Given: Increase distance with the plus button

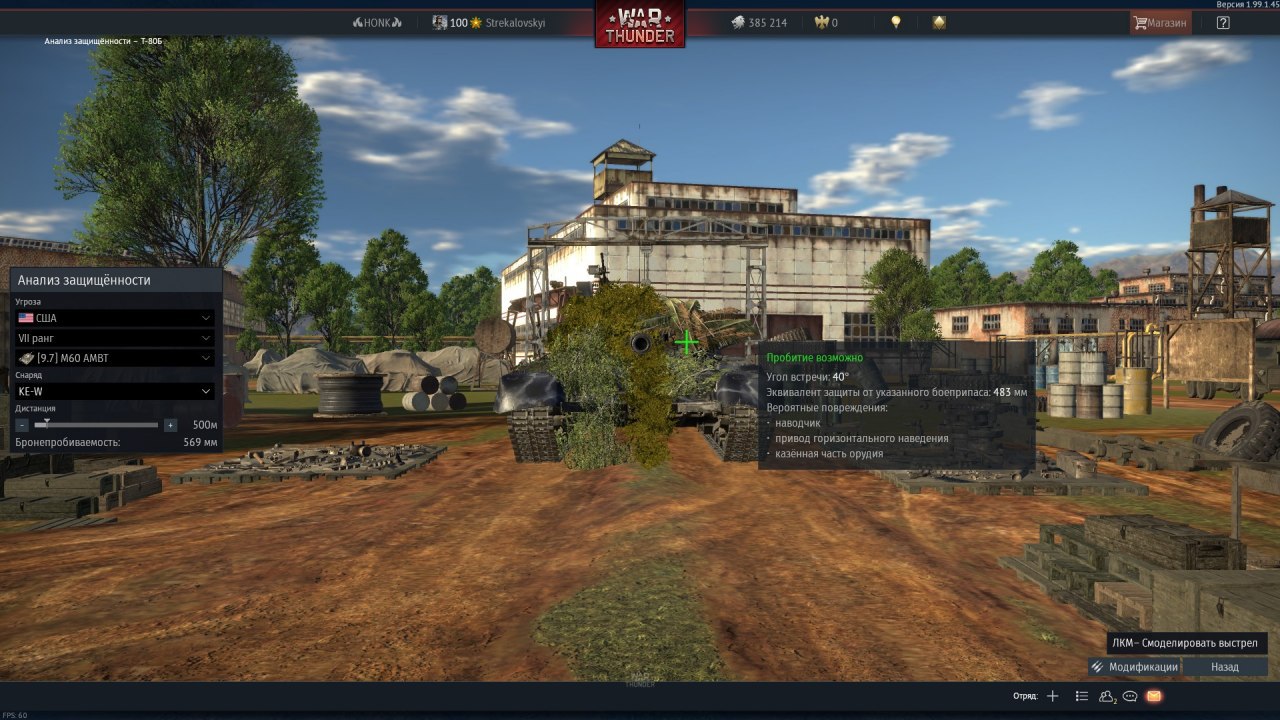Looking at the screenshot, I should click(171, 425).
